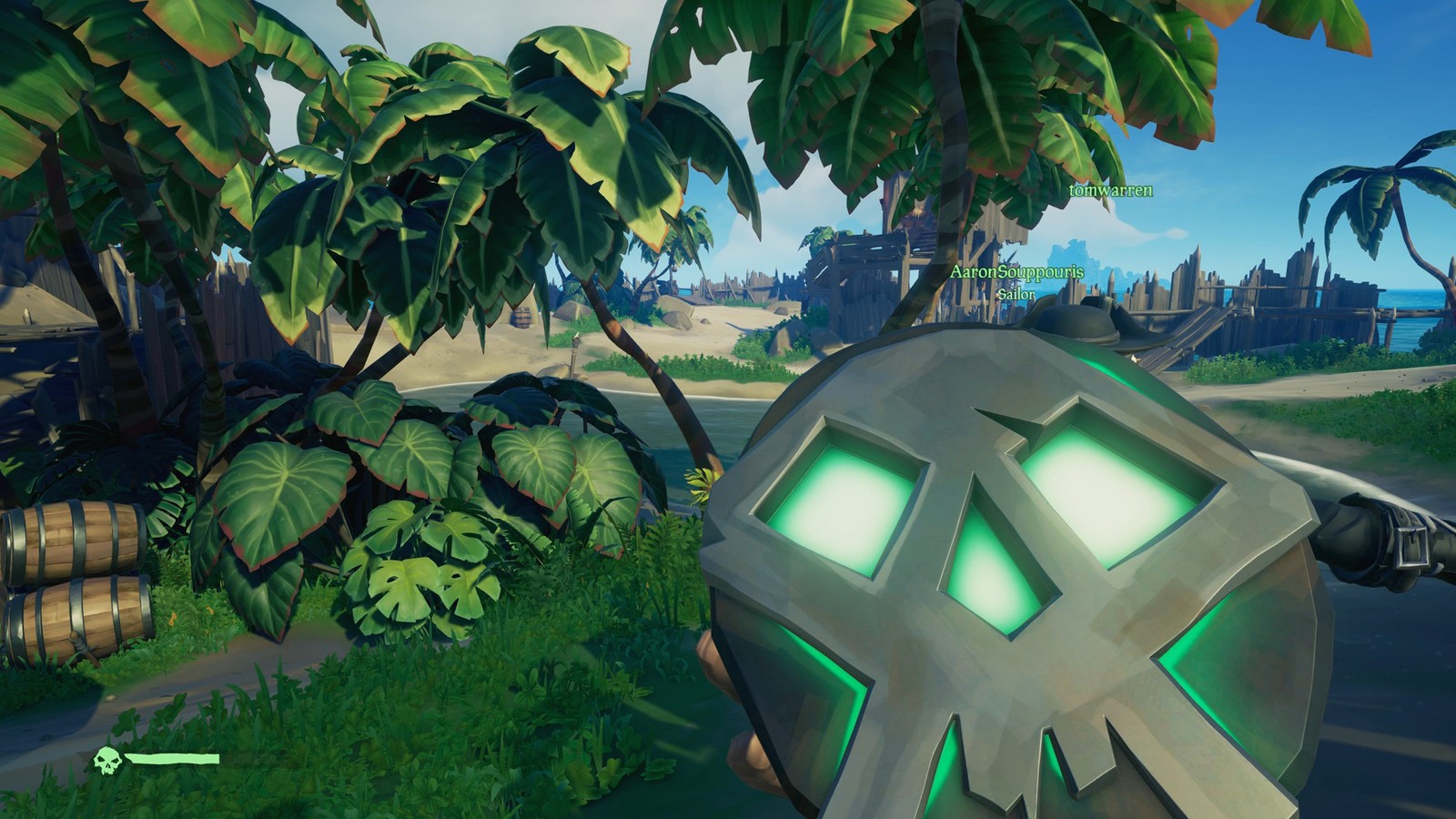Click the Sailor title under AaronSouppouris
This screenshot has width=1456, height=819.
[x=1016, y=295]
